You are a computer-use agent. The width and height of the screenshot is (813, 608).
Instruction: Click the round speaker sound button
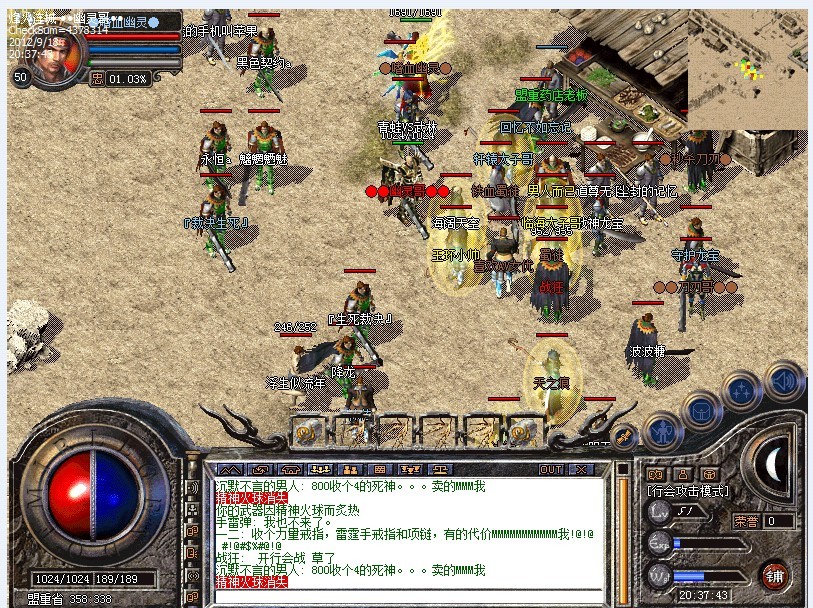[x=785, y=381]
